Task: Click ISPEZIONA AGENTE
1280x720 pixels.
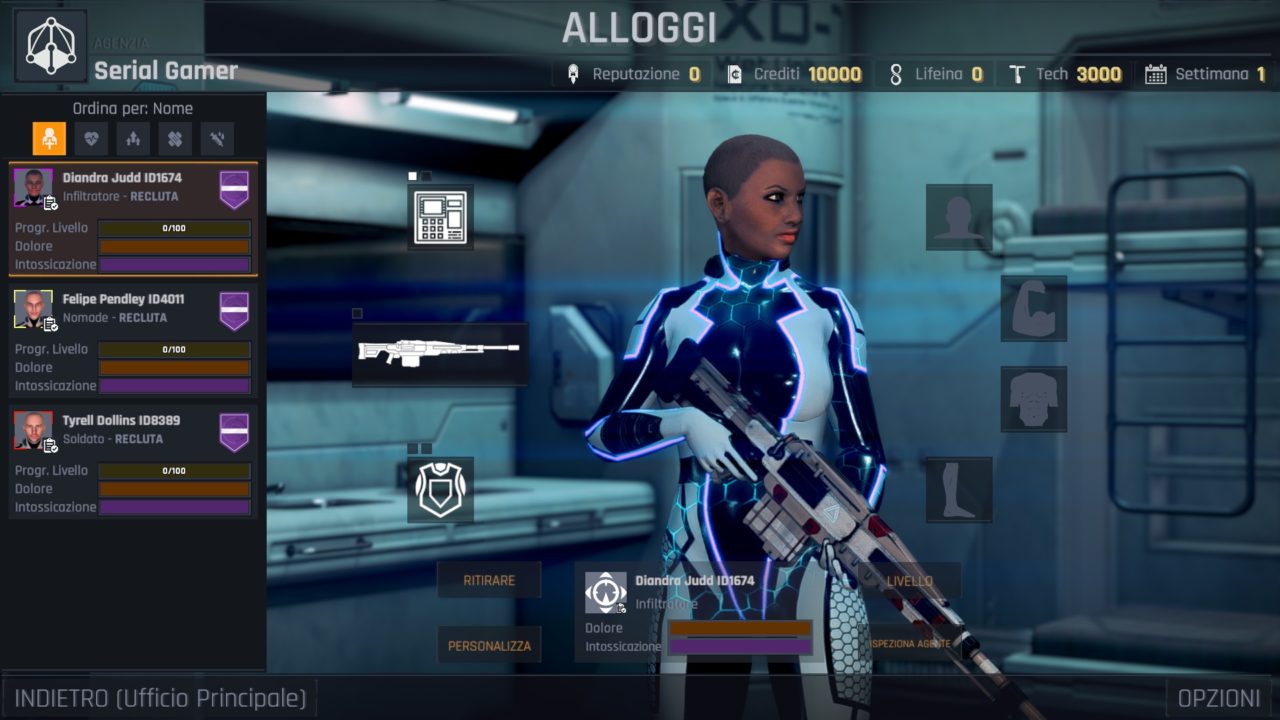Action: point(911,643)
